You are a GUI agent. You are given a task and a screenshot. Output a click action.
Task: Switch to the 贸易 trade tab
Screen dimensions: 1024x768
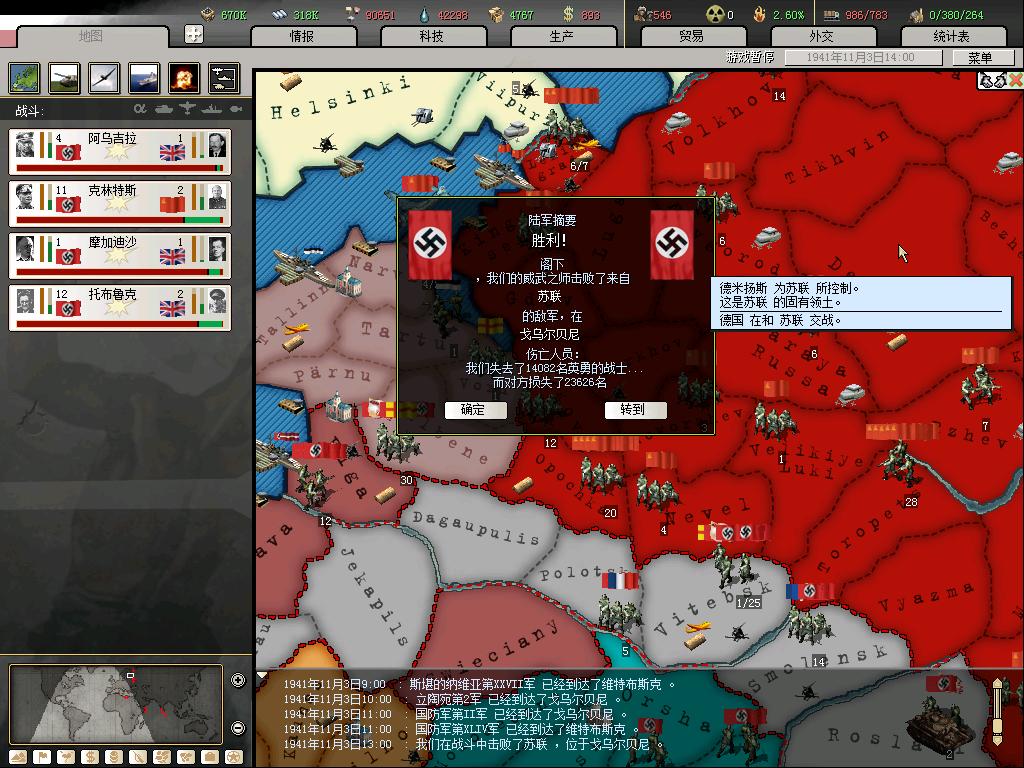(691, 37)
